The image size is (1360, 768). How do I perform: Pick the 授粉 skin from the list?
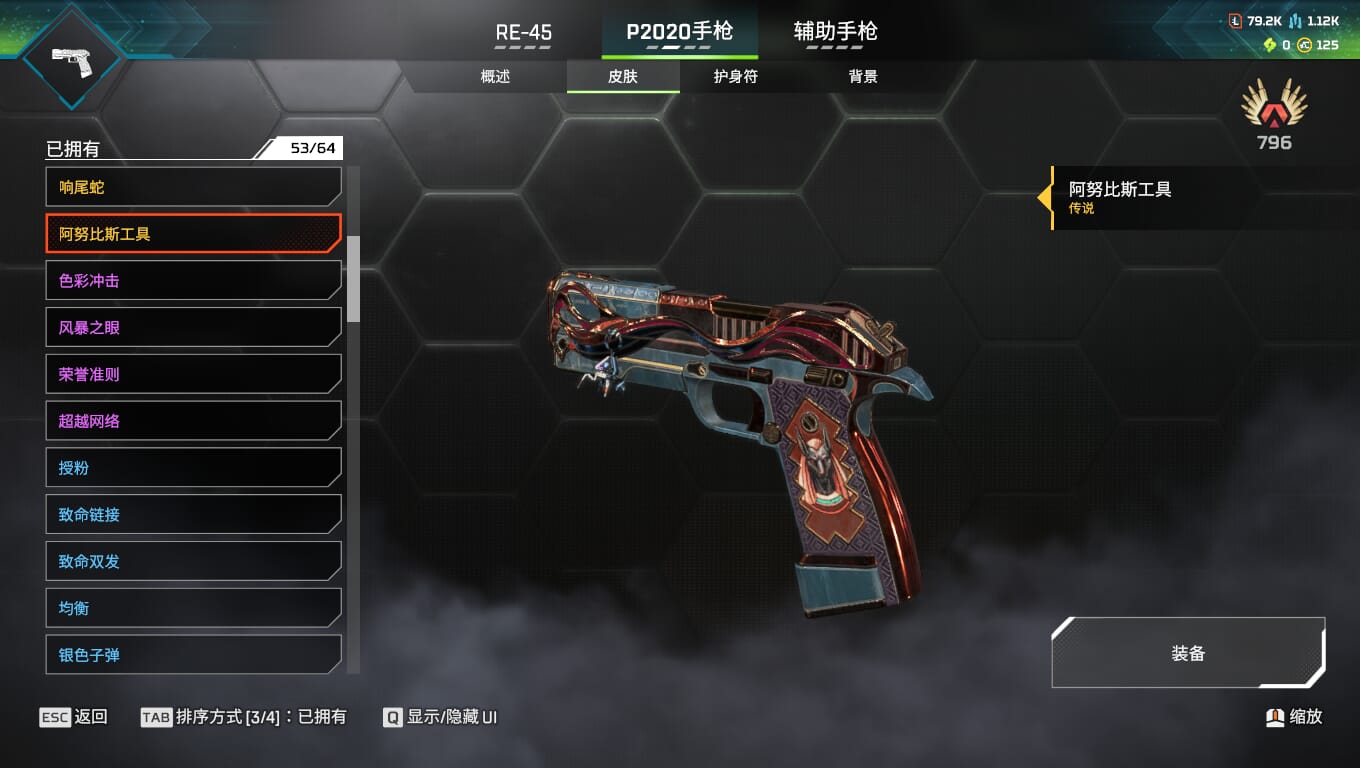tap(193, 468)
